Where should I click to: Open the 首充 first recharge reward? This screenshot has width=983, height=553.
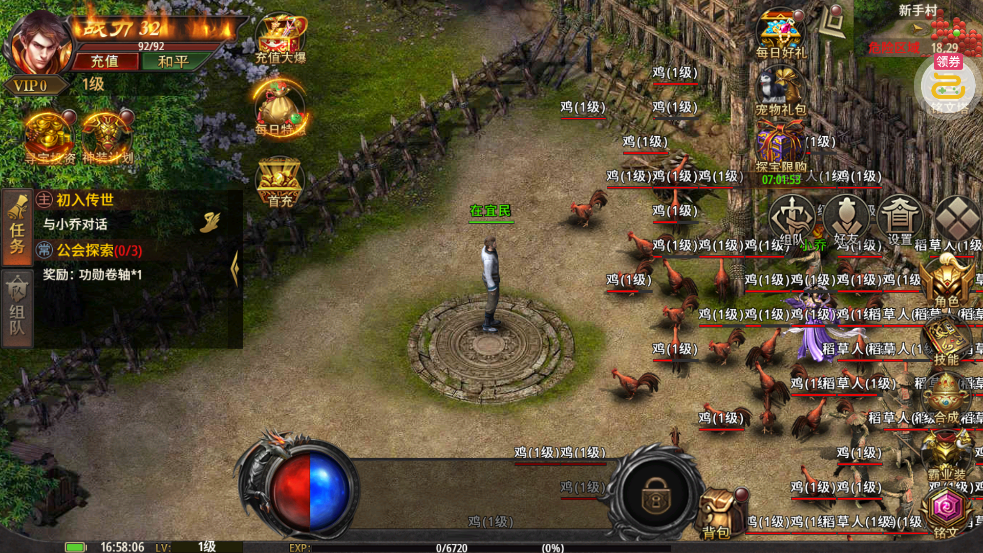[280, 181]
